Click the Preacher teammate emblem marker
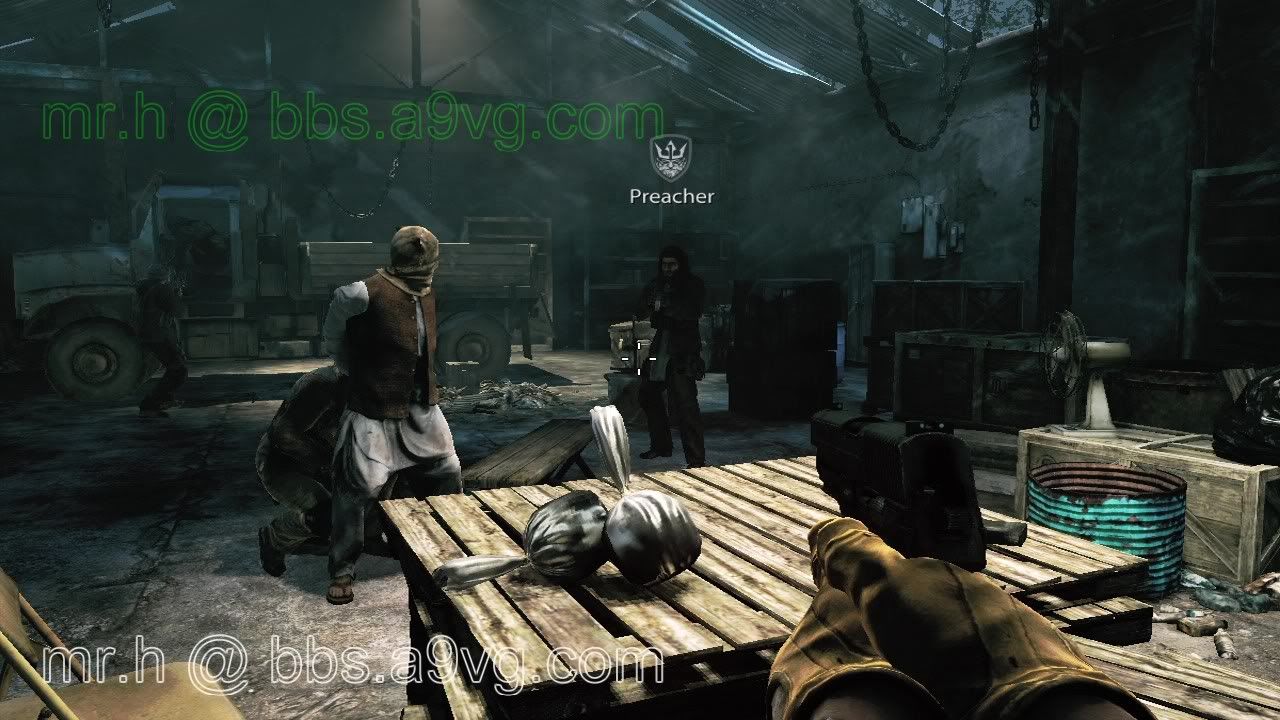1280x720 pixels. click(671, 158)
